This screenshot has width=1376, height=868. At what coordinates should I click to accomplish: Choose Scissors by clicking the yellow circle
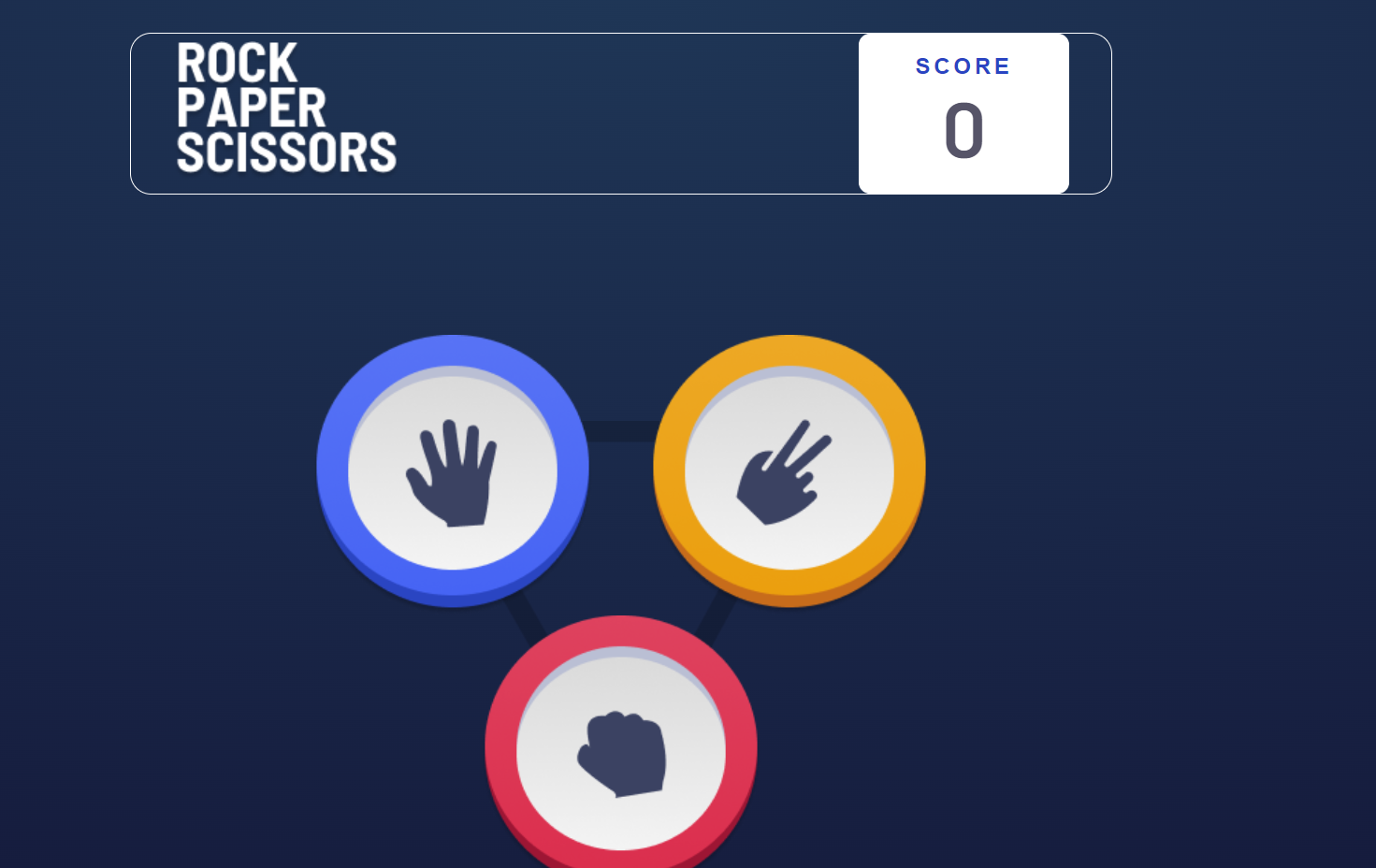(x=788, y=468)
